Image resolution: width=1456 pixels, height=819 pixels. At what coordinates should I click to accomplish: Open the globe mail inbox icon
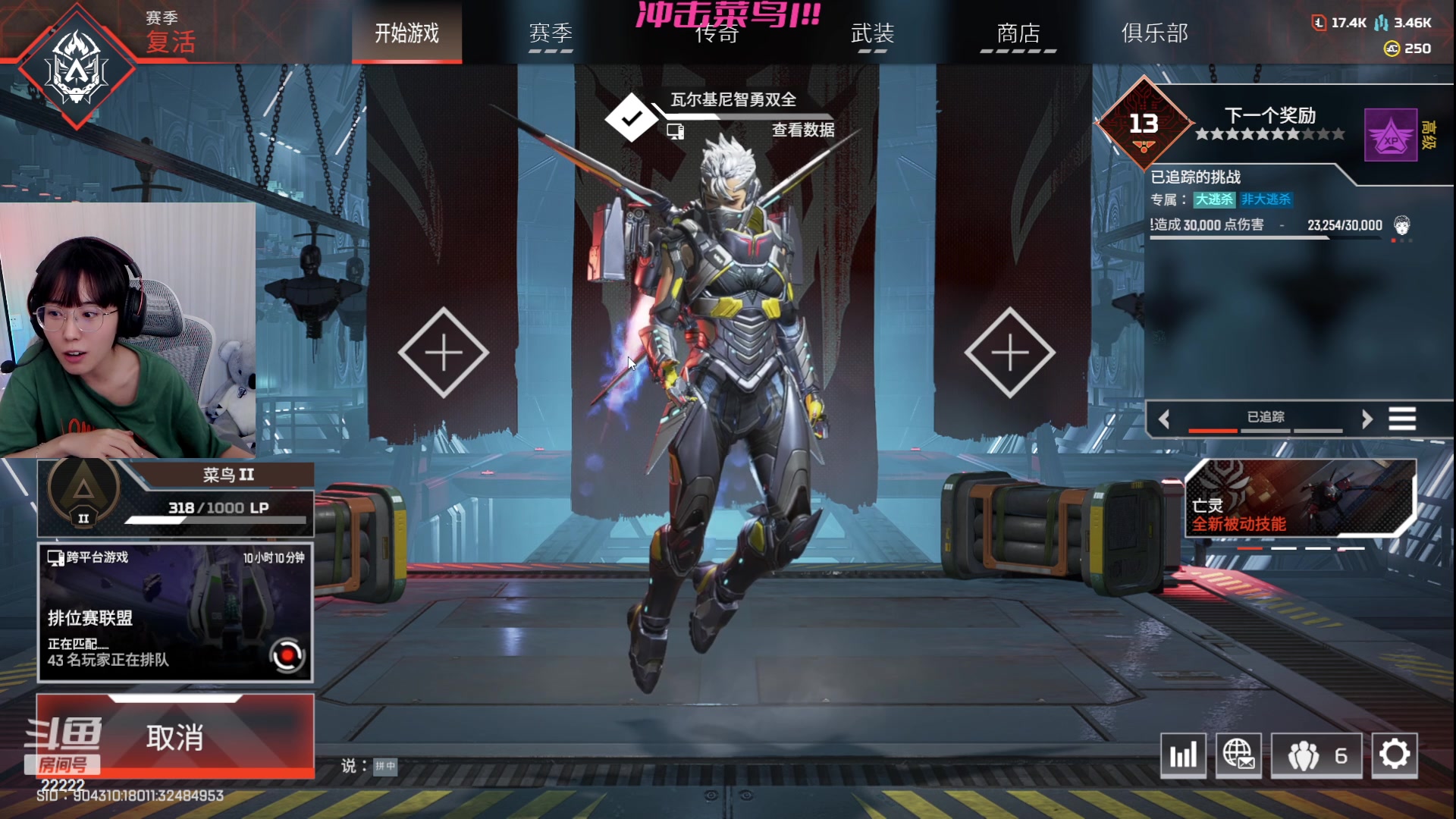tap(1238, 755)
